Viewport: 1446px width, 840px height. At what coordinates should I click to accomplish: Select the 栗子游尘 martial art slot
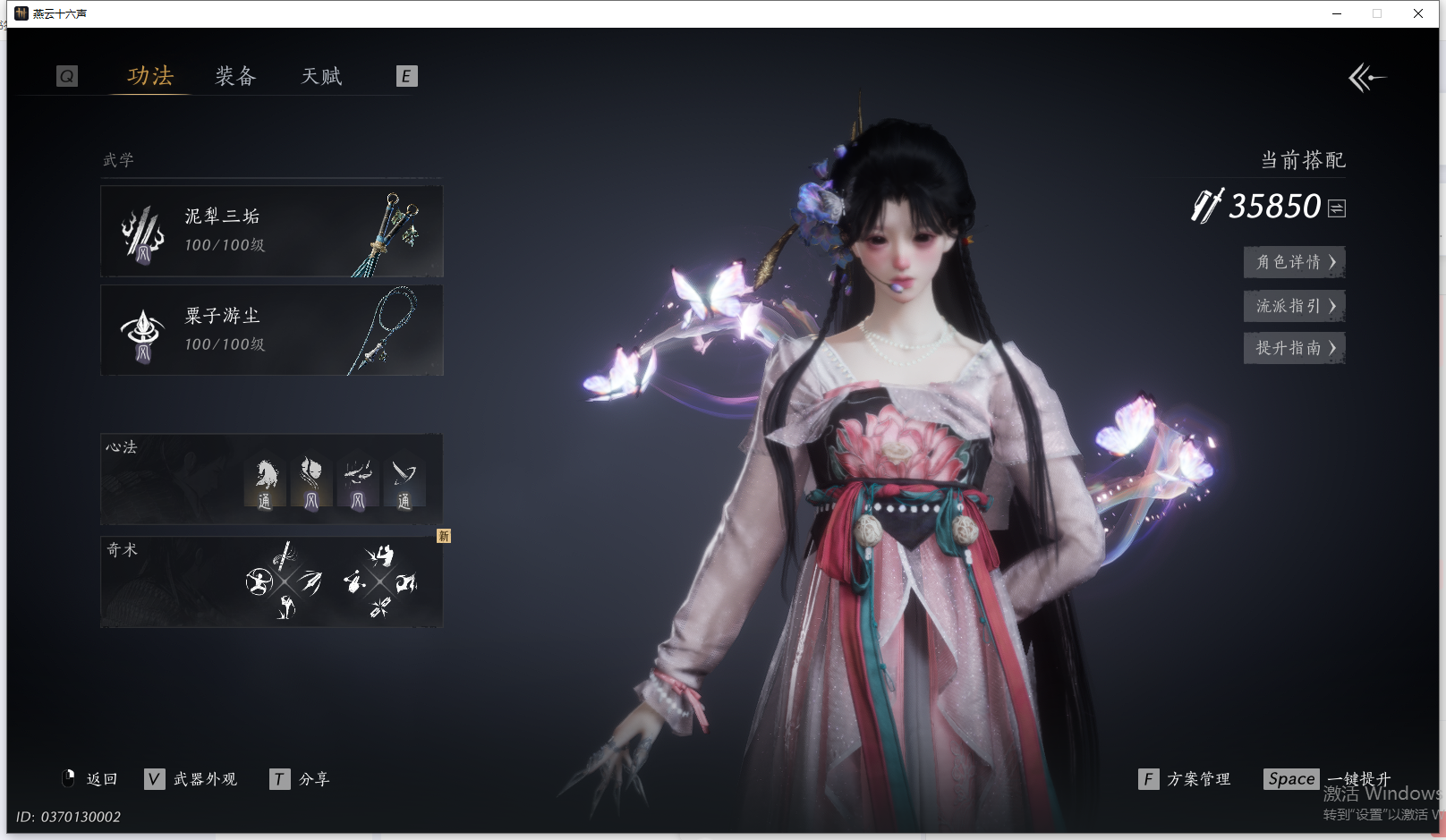coord(271,330)
